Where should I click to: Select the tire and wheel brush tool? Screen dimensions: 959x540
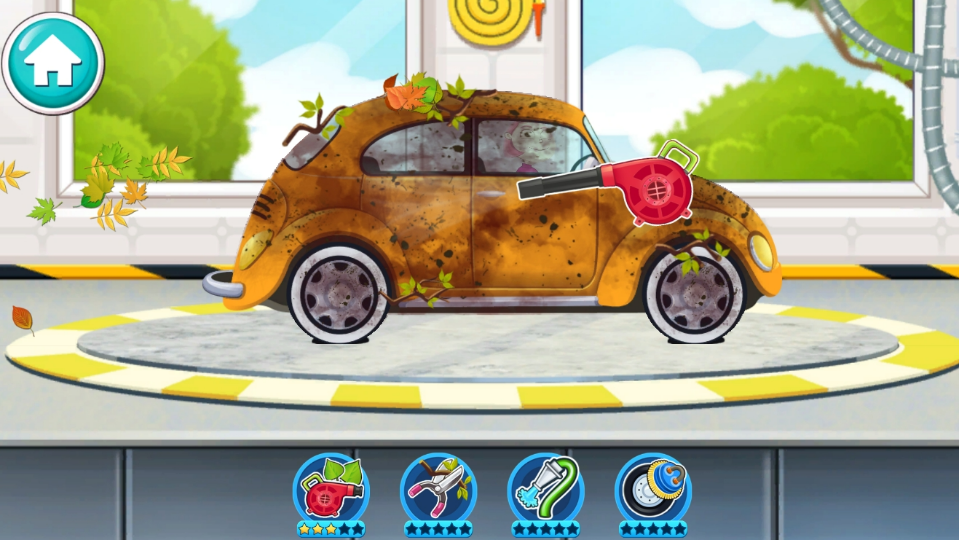[x=652, y=488]
